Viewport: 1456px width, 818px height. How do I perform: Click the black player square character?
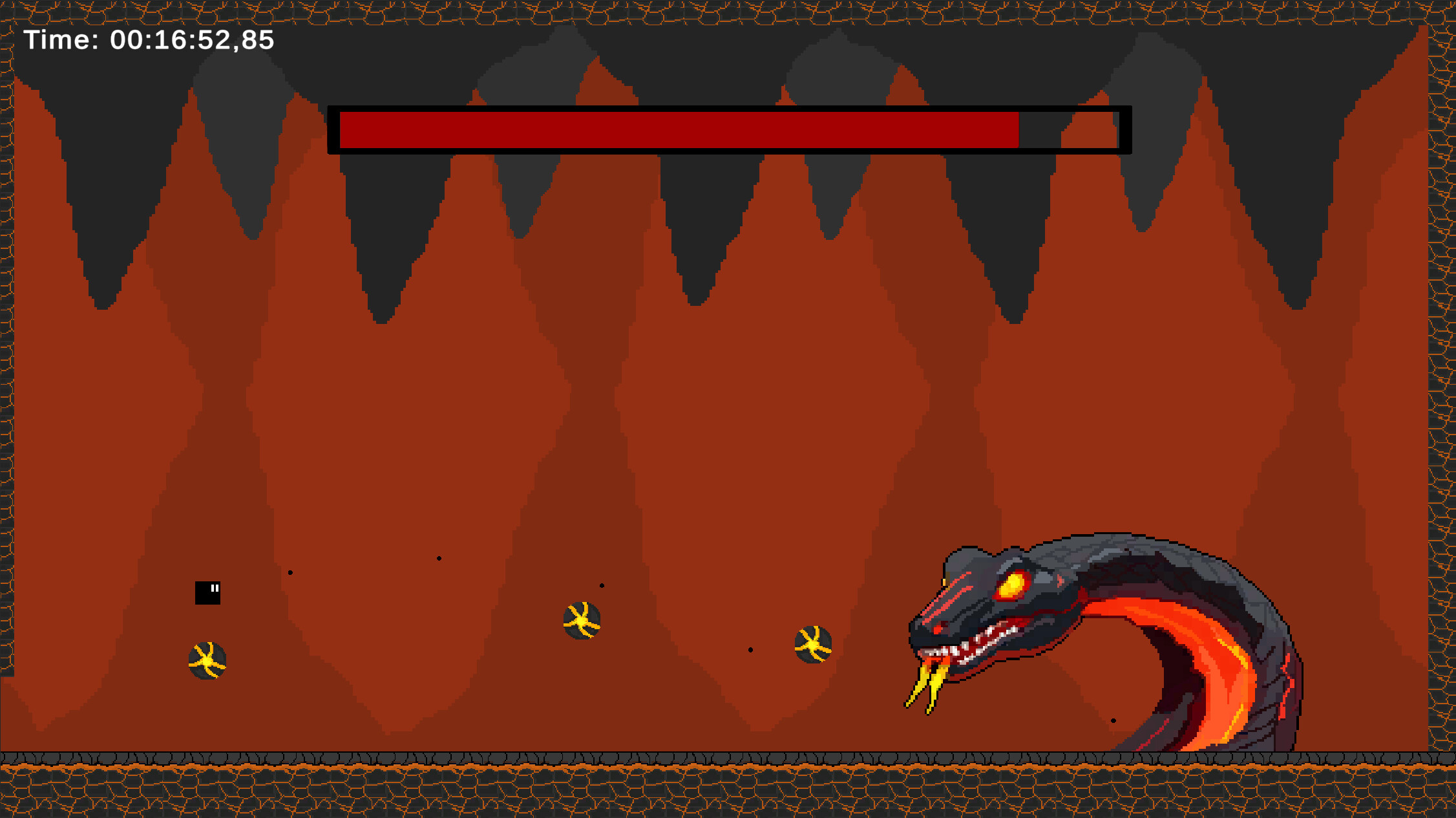[208, 593]
